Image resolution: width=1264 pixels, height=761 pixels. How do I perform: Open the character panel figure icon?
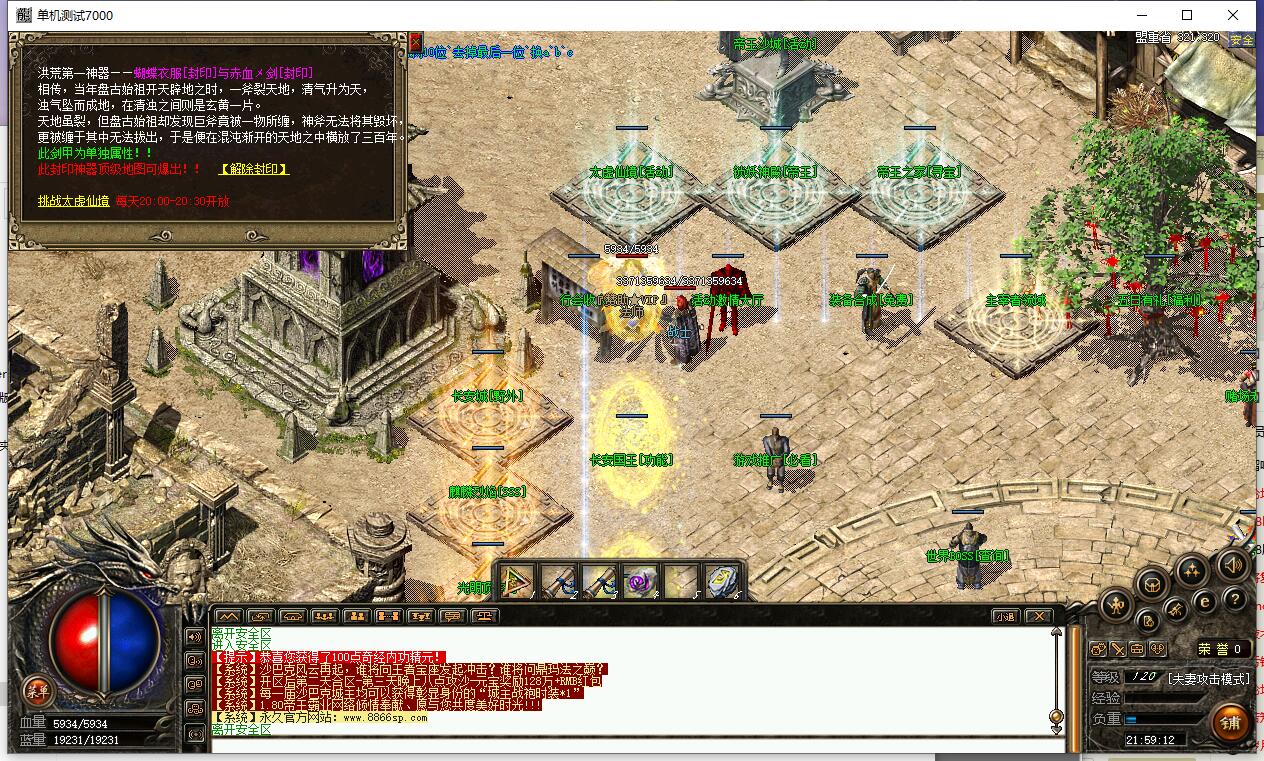[1118, 604]
